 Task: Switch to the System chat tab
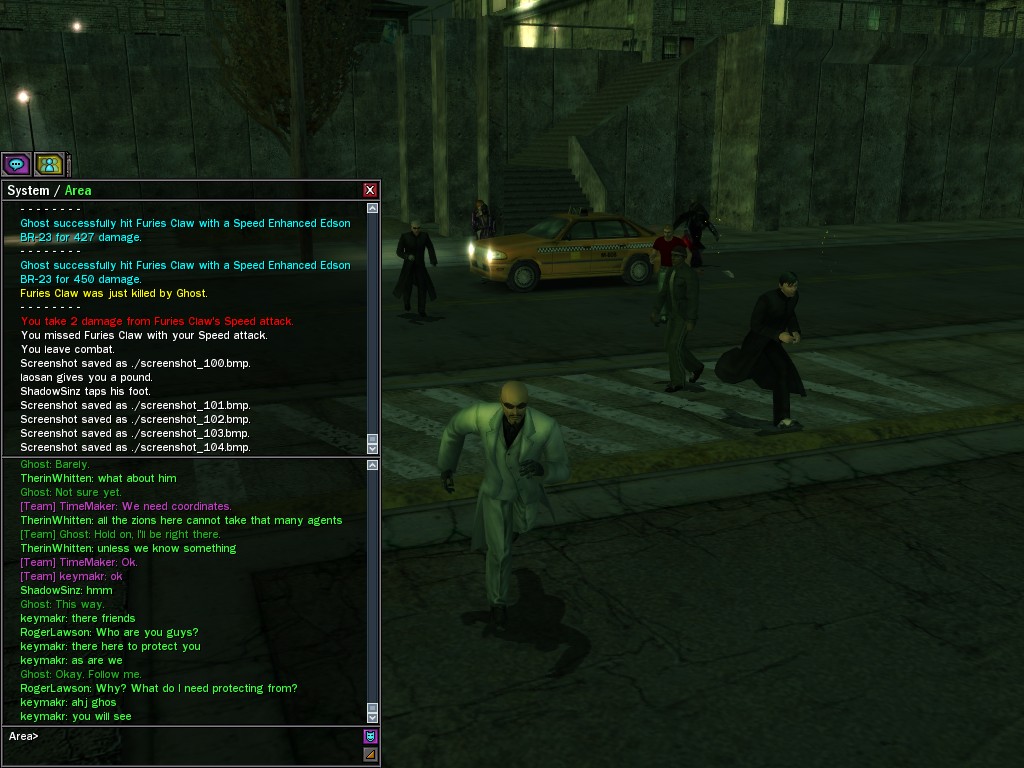point(28,190)
